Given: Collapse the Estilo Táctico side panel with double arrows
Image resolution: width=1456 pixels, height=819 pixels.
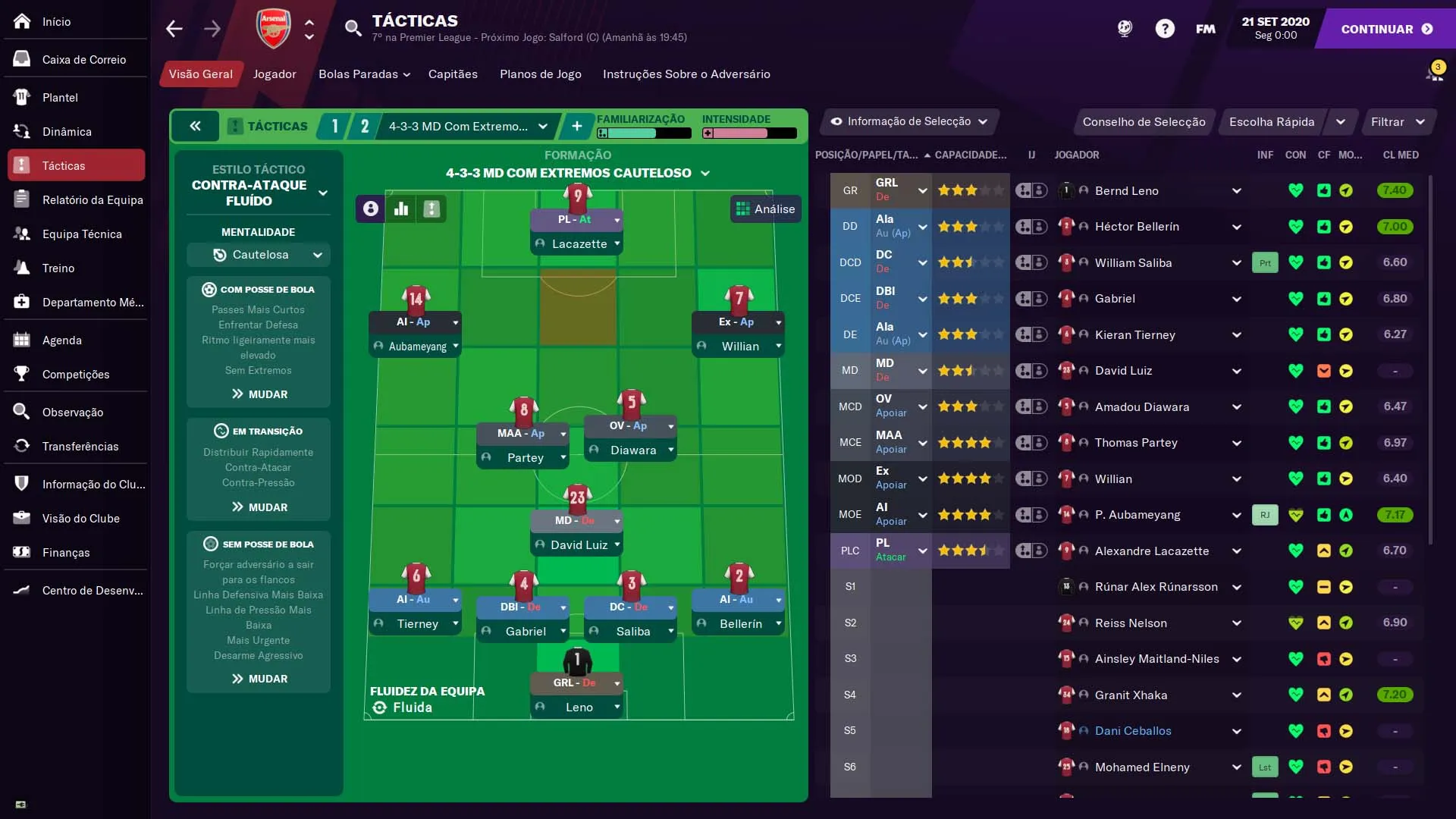Looking at the screenshot, I should [196, 126].
